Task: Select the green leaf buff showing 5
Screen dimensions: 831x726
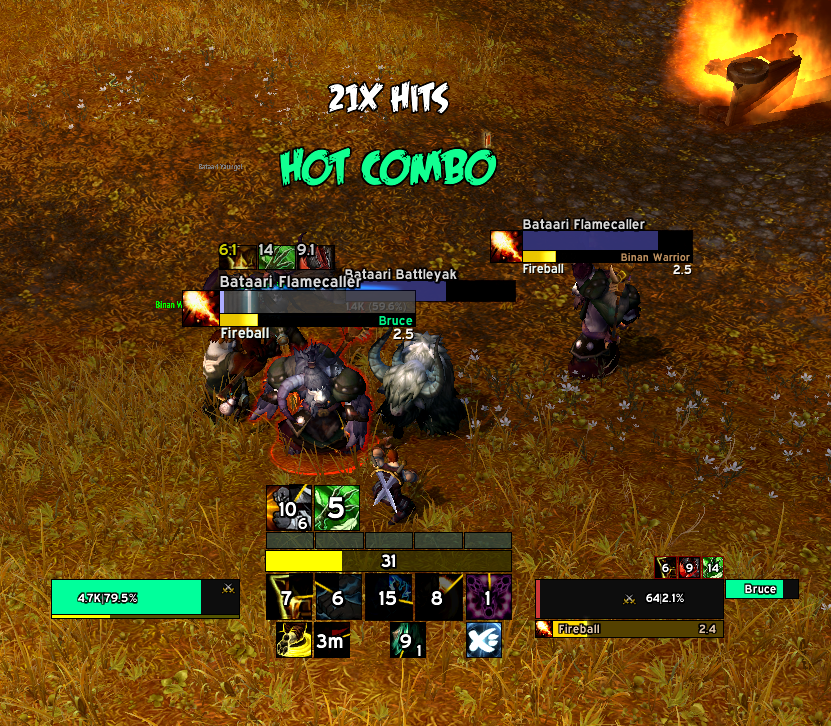Action: [x=337, y=509]
